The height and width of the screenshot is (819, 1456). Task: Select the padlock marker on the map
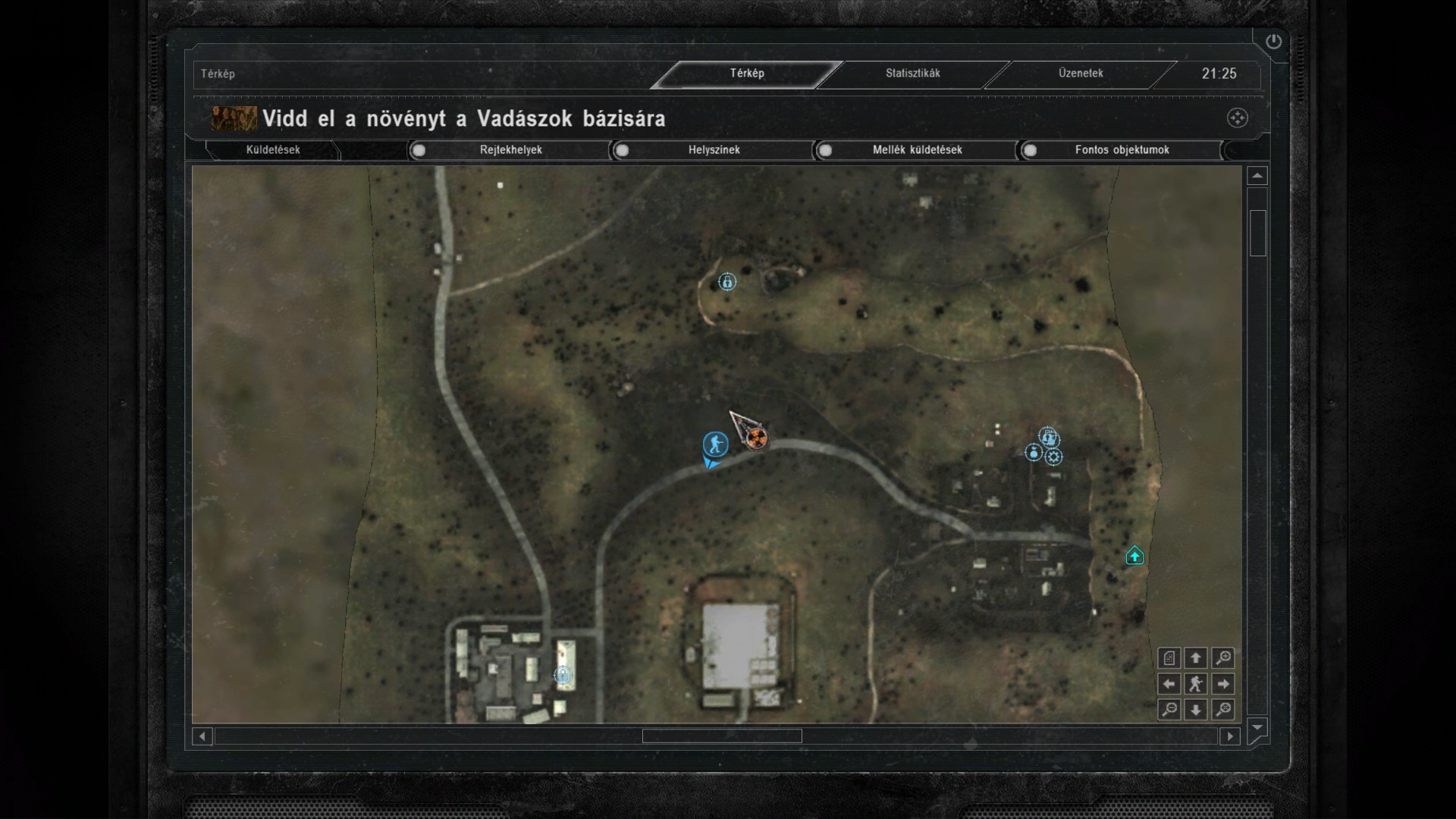727,282
